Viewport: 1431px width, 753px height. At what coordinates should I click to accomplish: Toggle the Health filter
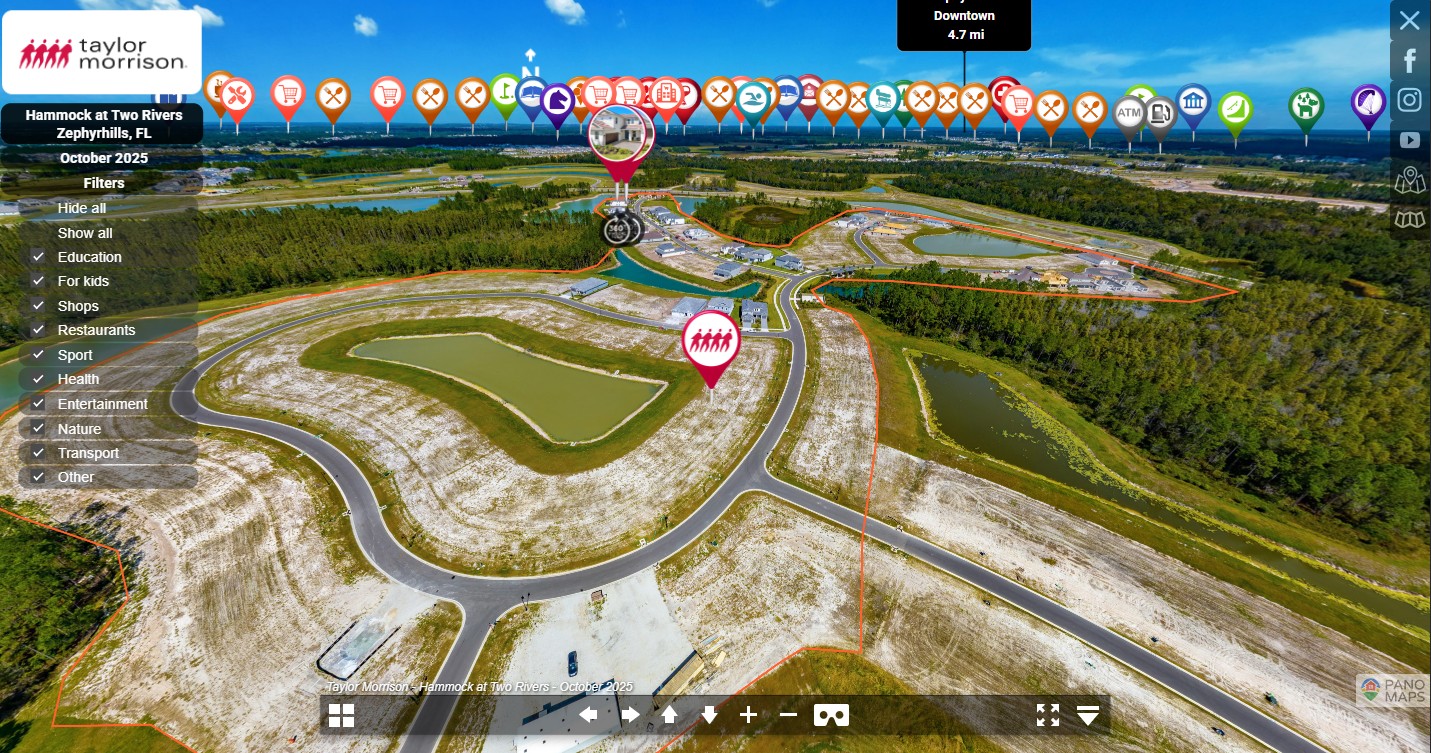(39, 379)
